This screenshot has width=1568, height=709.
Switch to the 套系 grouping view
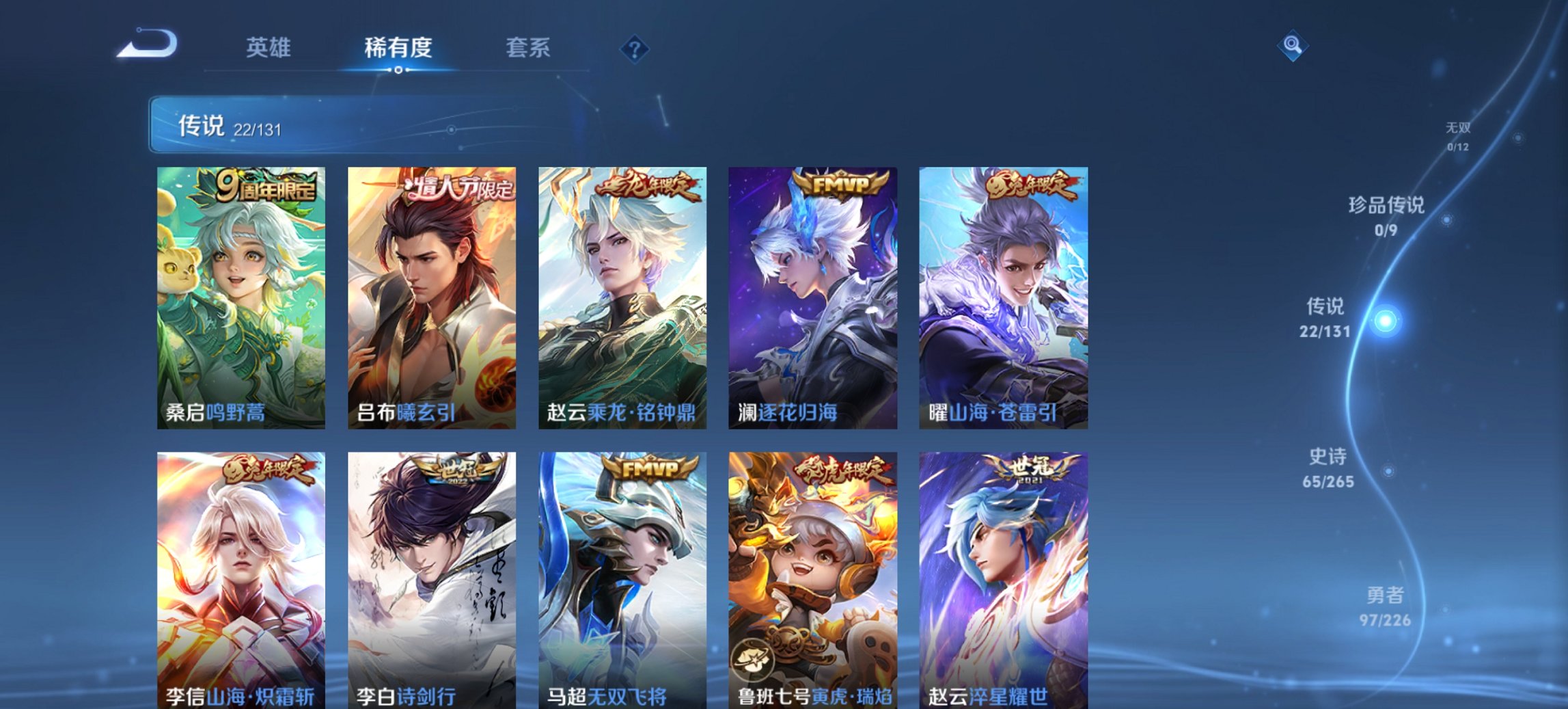(x=527, y=48)
